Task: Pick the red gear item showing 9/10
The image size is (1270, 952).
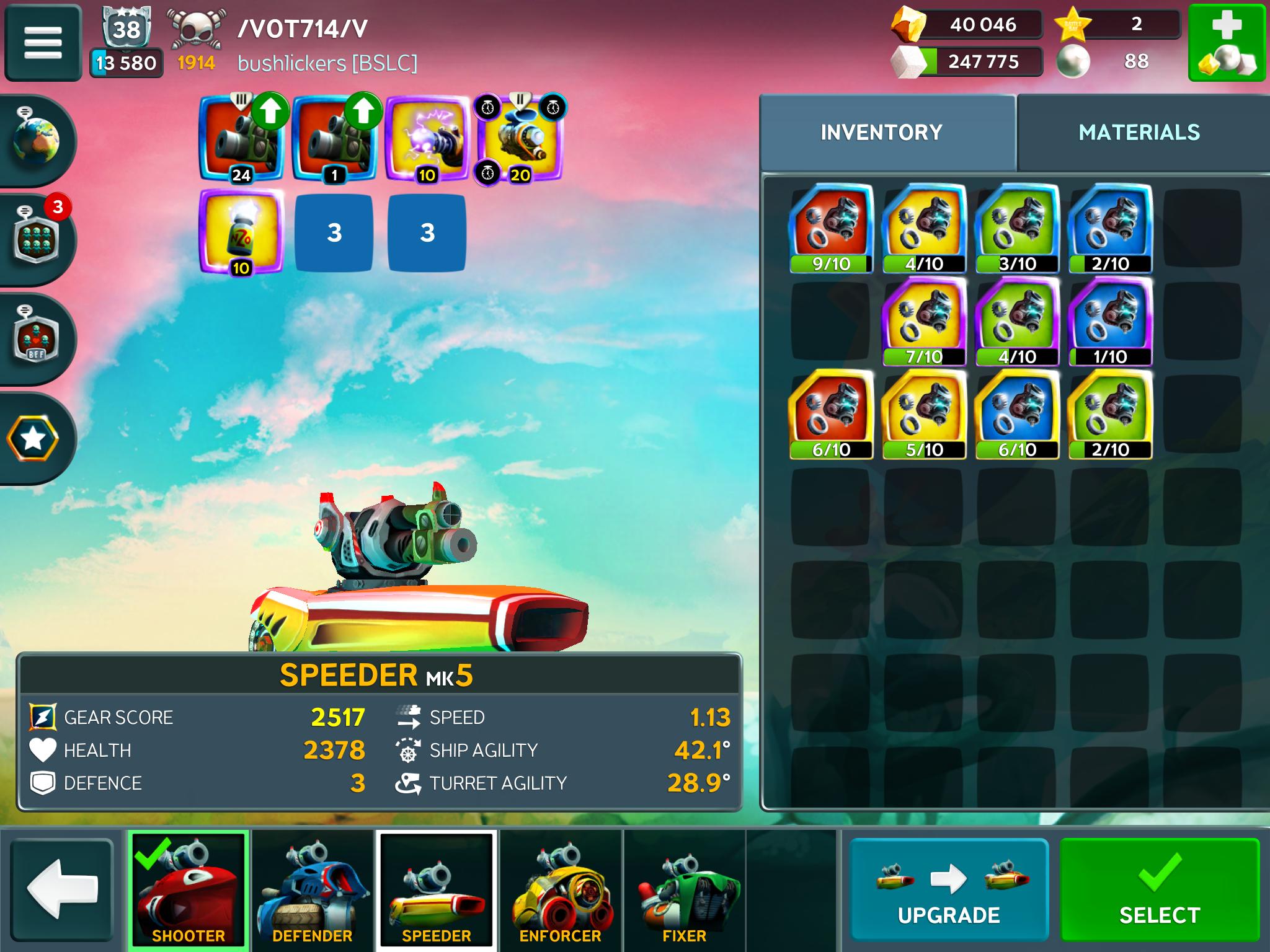Action: click(831, 228)
